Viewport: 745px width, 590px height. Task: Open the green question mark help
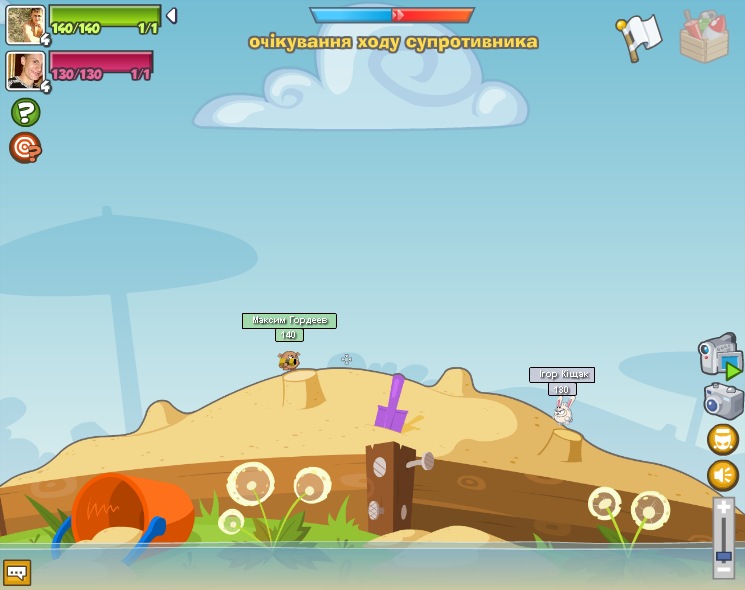click(25, 112)
